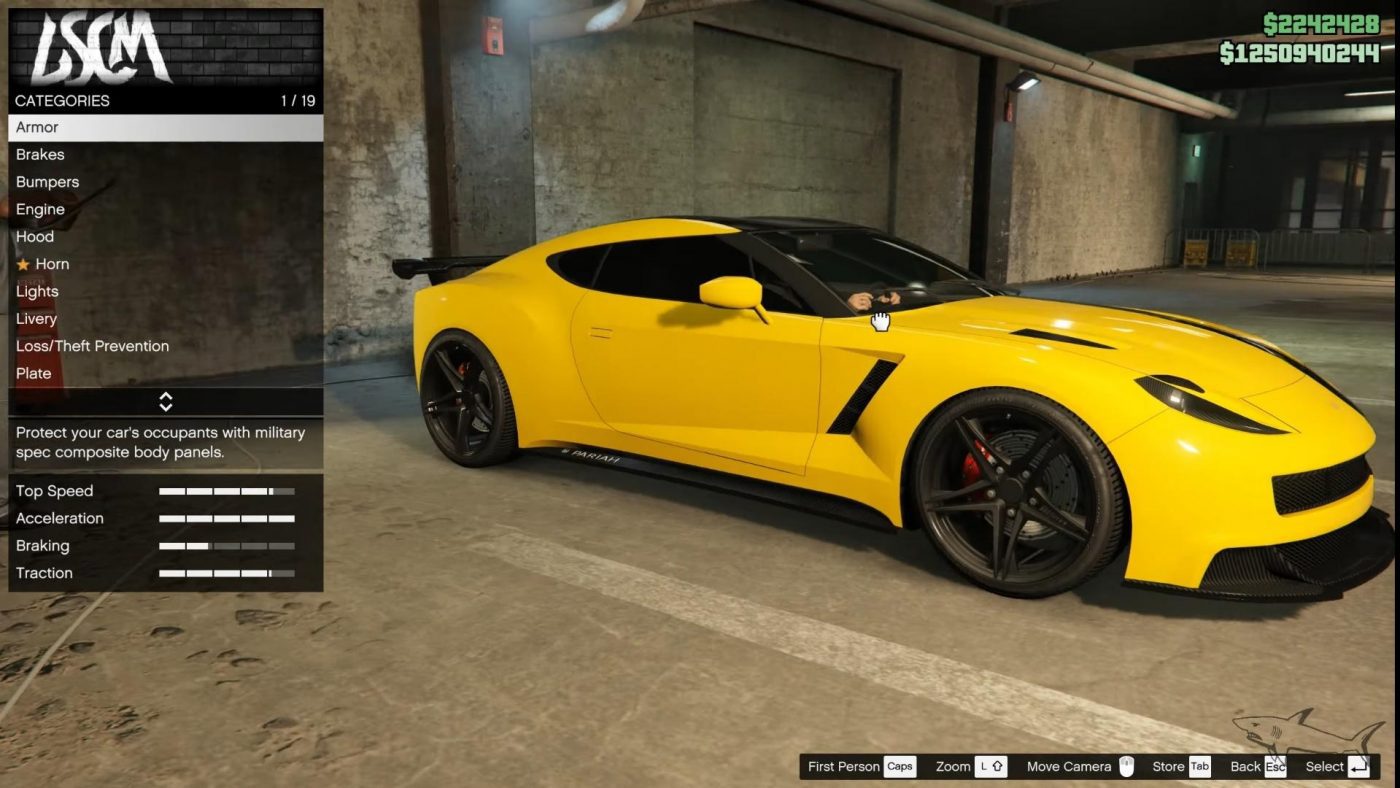Click the star icon beside Horn
The height and width of the screenshot is (788, 1400).
tap(23, 264)
